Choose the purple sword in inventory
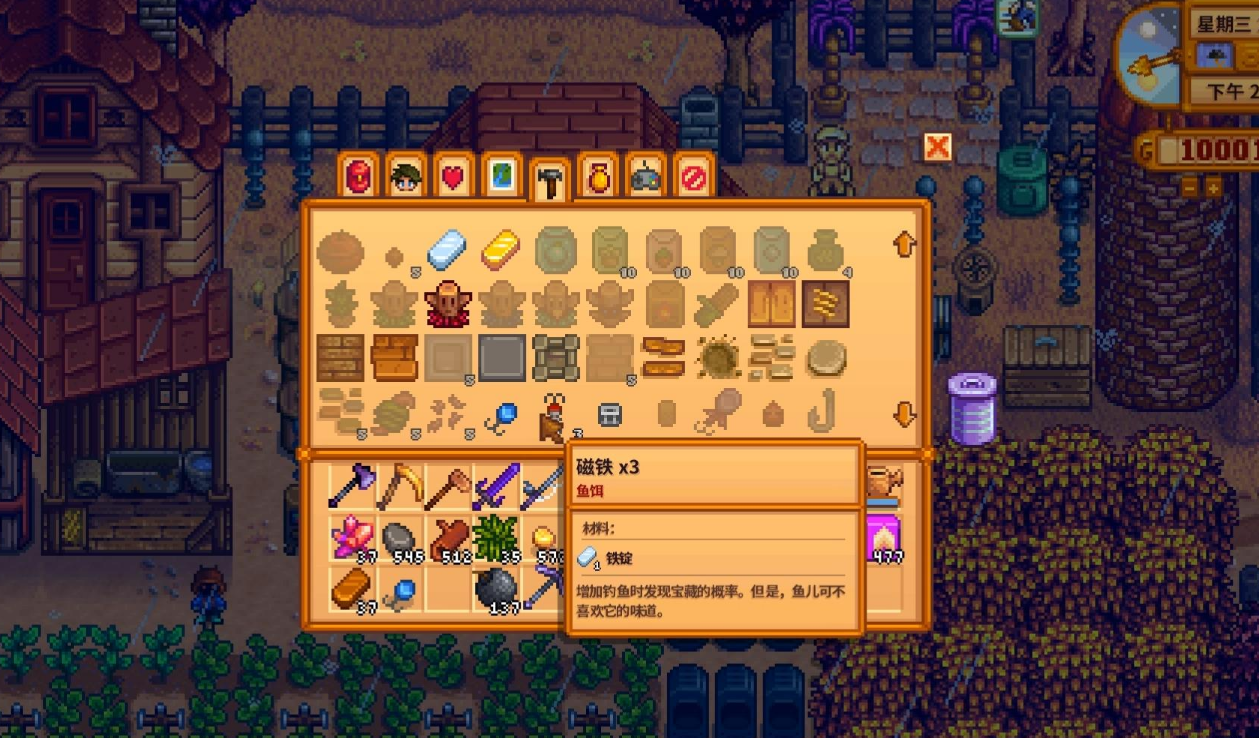The height and width of the screenshot is (738, 1259). point(495,487)
